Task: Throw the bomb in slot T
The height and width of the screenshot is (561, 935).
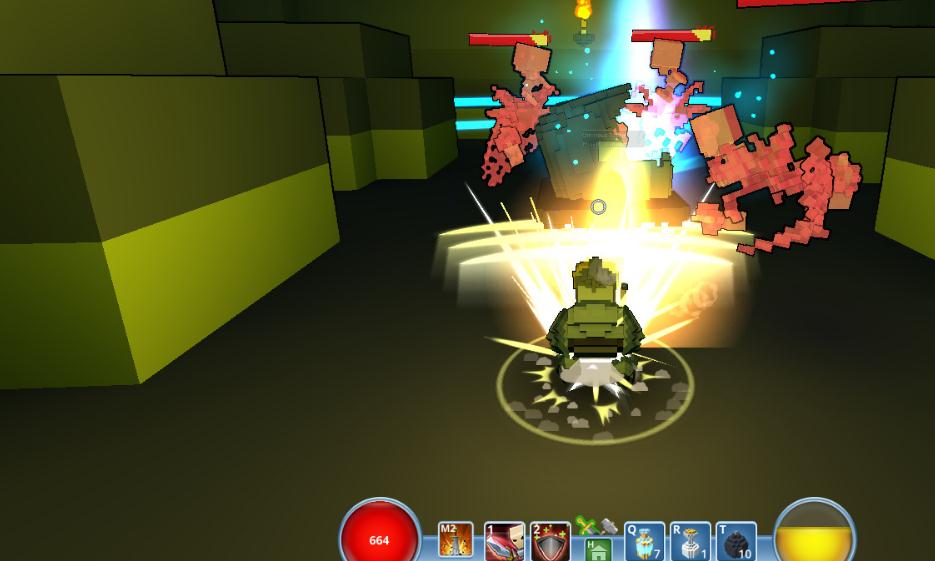Action: [x=736, y=542]
